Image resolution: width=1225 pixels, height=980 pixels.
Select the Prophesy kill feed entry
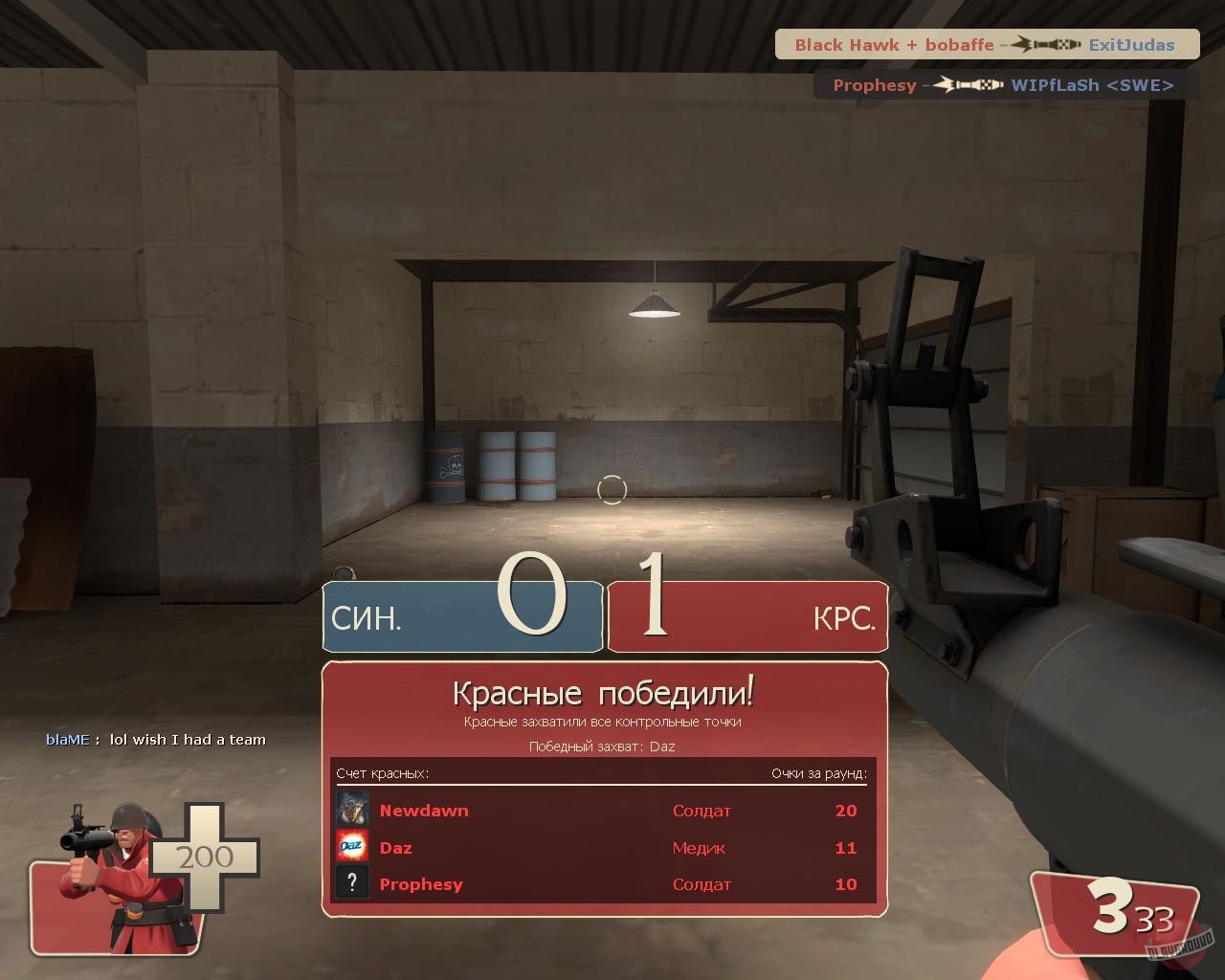pyautogui.click(x=874, y=85)
